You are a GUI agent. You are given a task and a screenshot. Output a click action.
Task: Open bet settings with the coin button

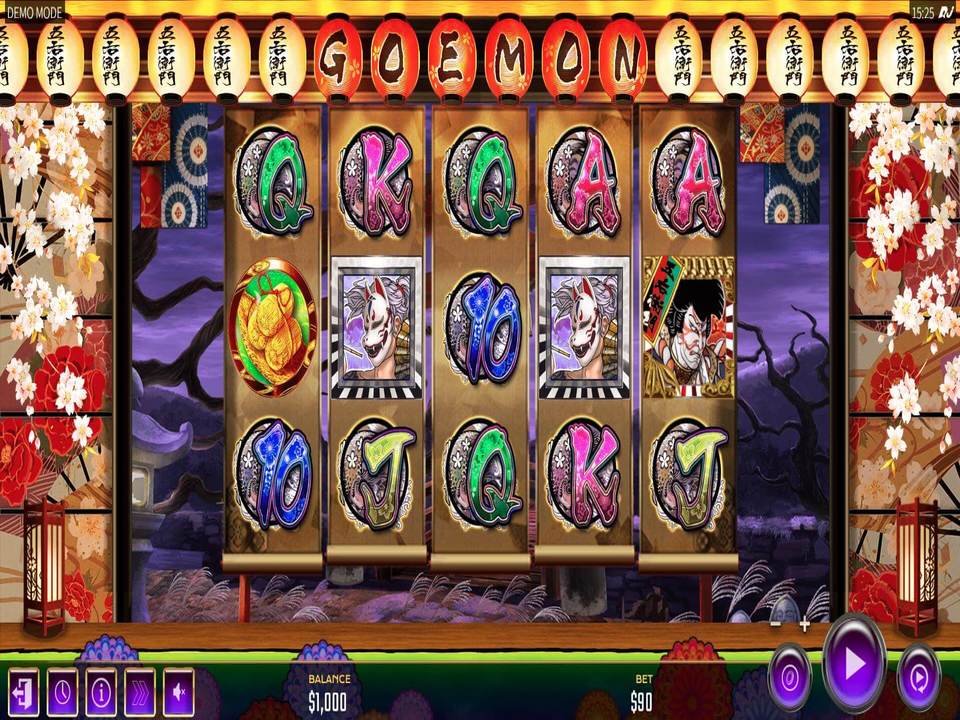(x=790, y=677)
